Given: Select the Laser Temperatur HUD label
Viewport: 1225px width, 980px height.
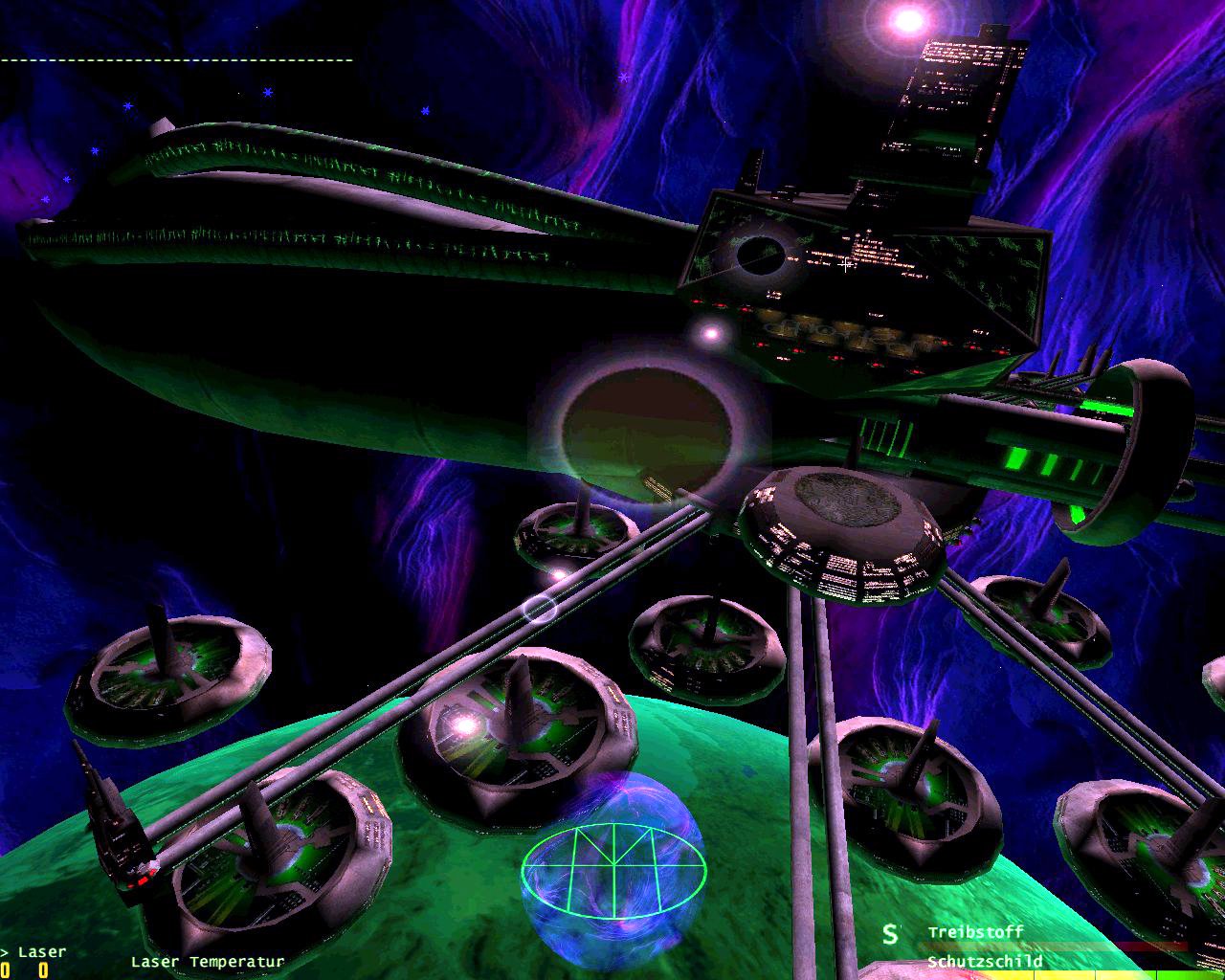Looking at the screenshot, I should point(209,960).
